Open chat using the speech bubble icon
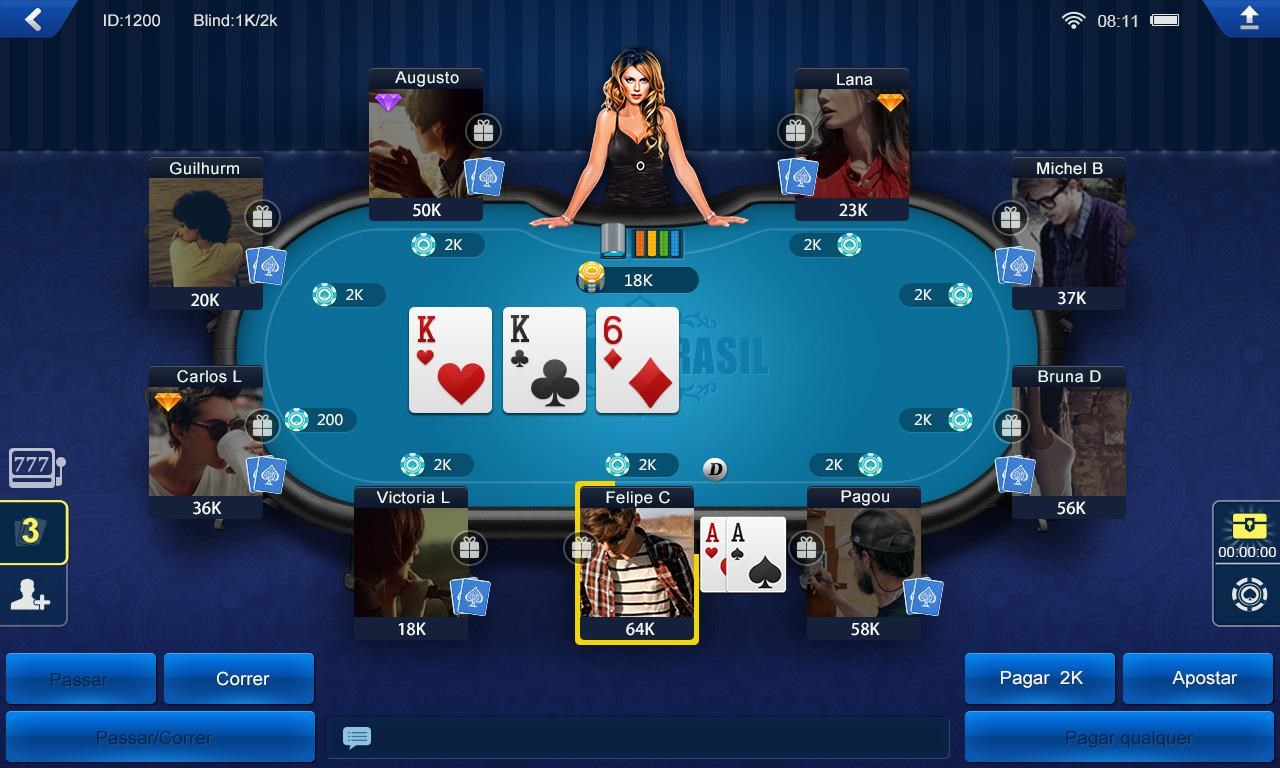The image size is (1280, 768). [356, 737]
